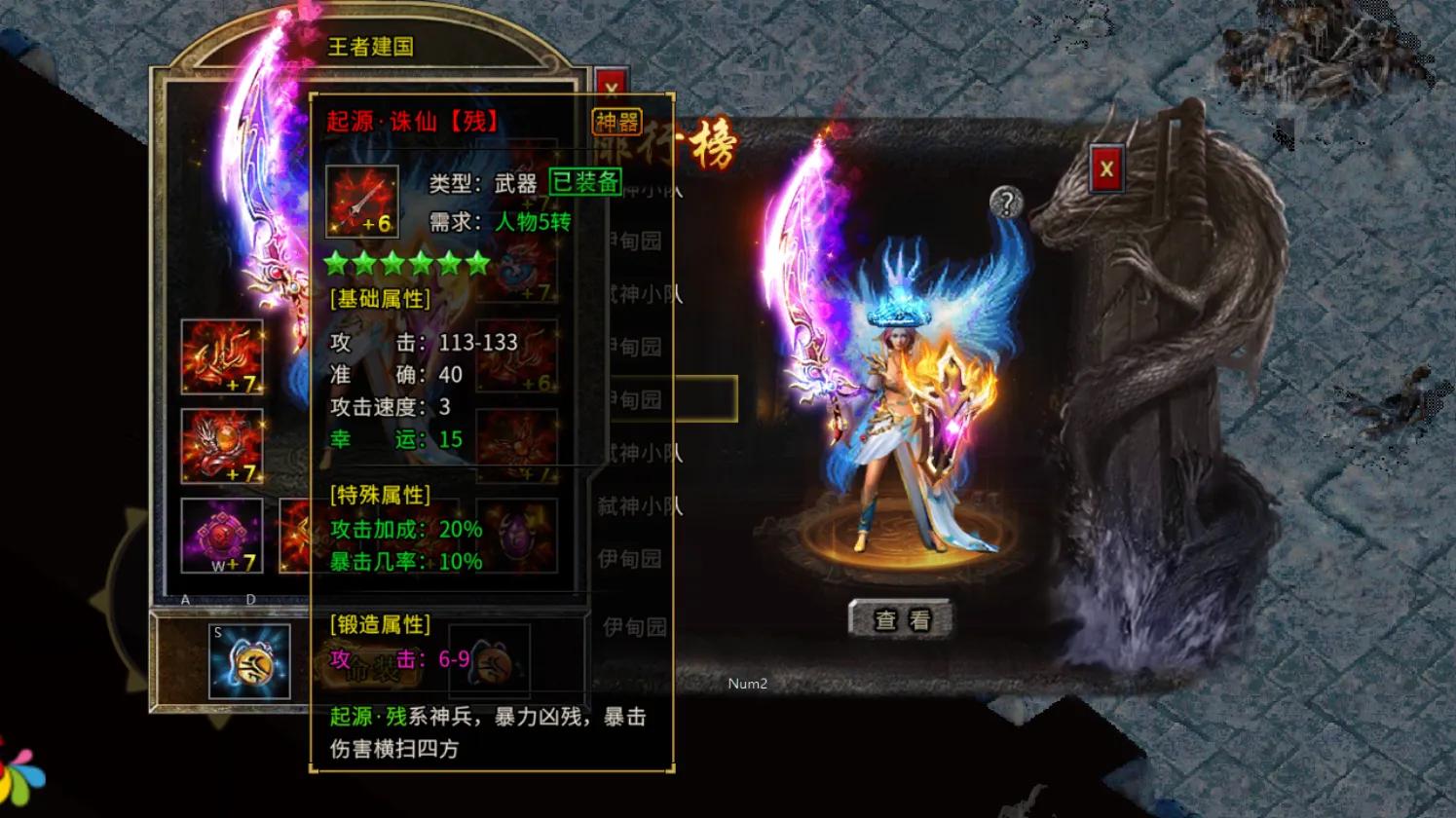Click the +7 red pendant equipment icon

coord(221,448)
